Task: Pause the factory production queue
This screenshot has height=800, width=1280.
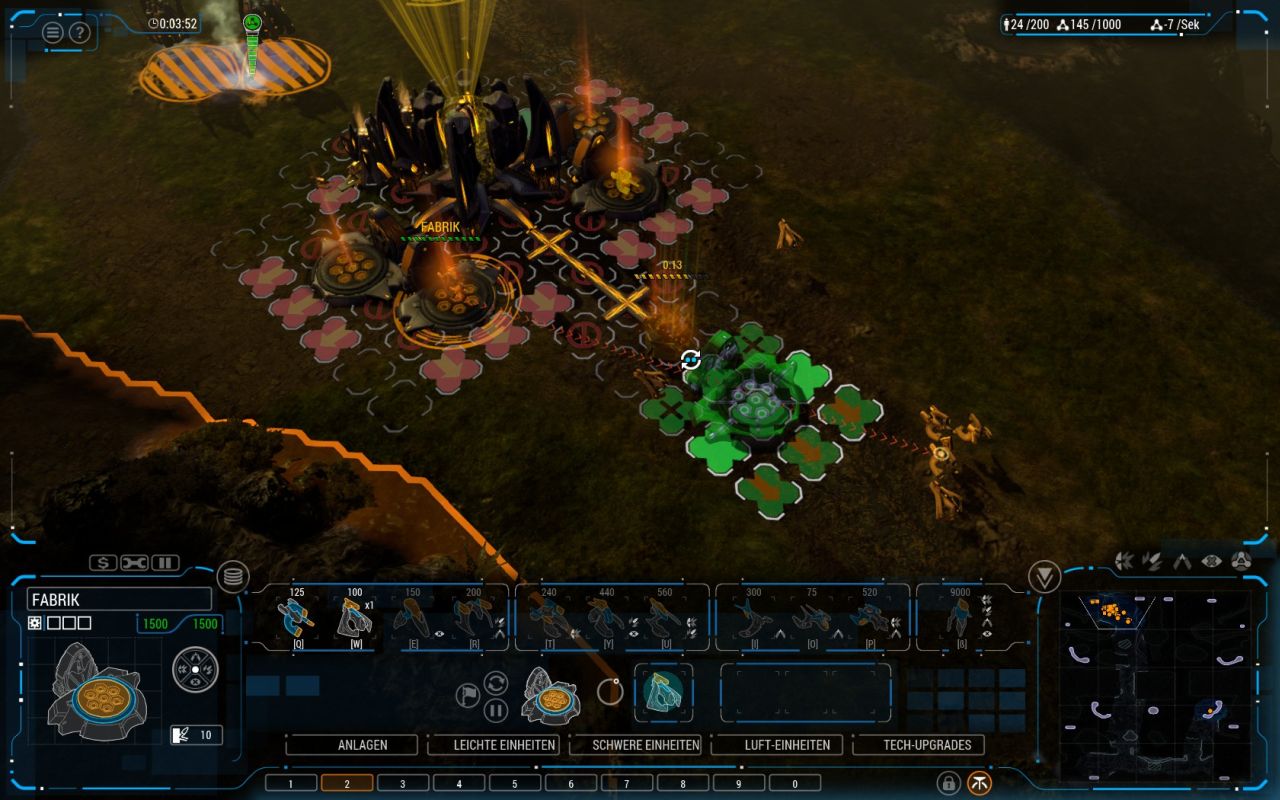Action: click(x=496, y=711)
